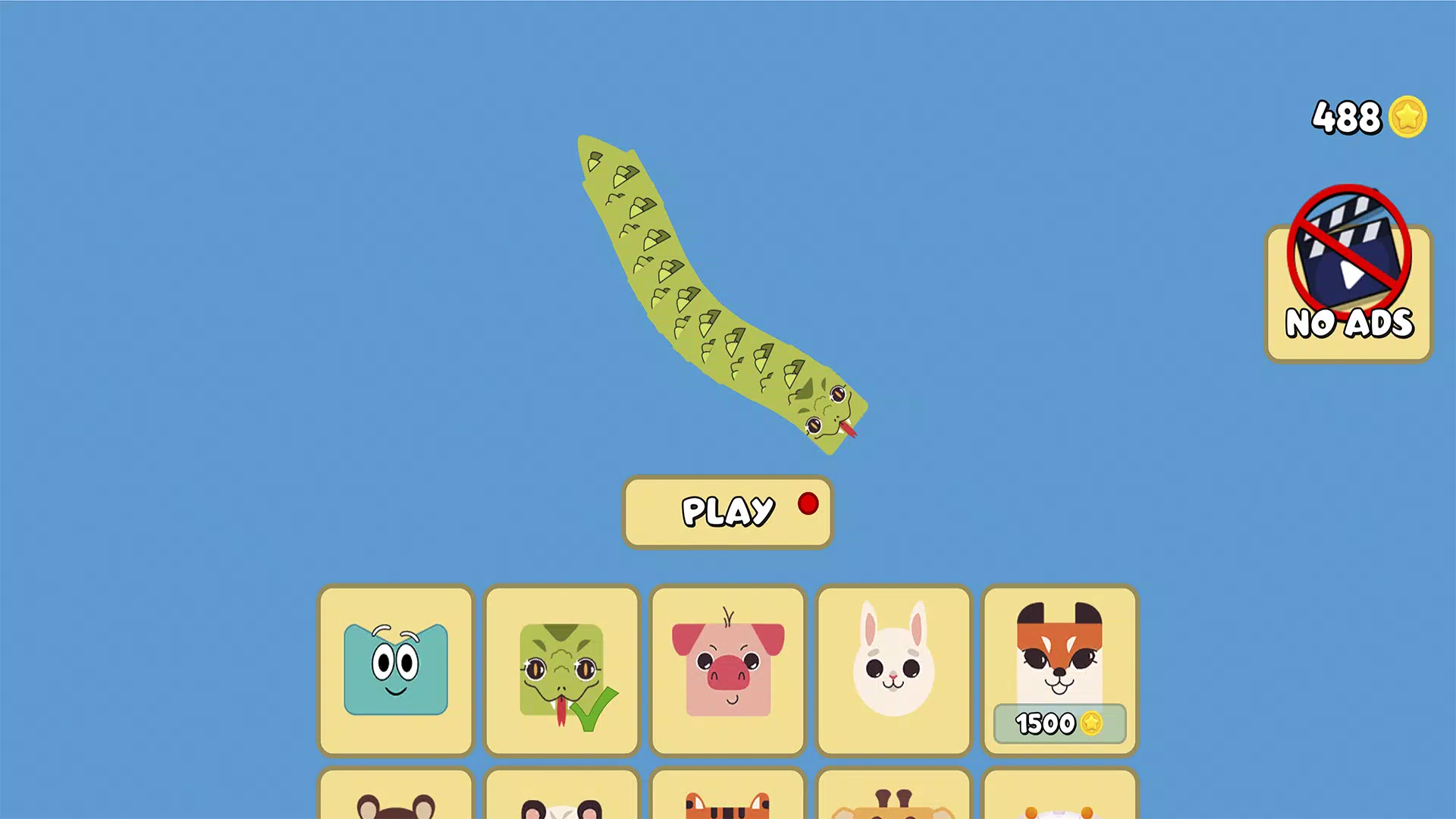Select the fox character skin
The width and height of the screenshot is (1456, 819).
tap(1059, 660)
